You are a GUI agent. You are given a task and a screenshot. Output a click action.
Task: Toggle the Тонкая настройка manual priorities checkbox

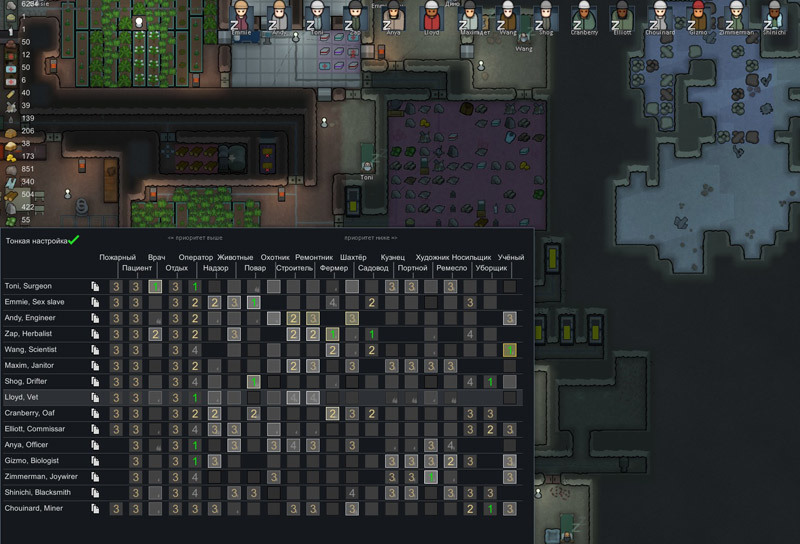[x=74, y=240]
